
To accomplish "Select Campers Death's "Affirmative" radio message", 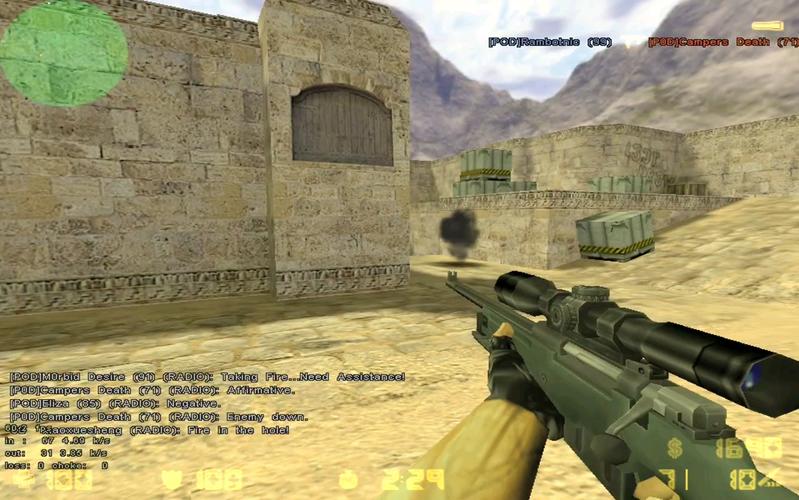I will tap(152, 390).
